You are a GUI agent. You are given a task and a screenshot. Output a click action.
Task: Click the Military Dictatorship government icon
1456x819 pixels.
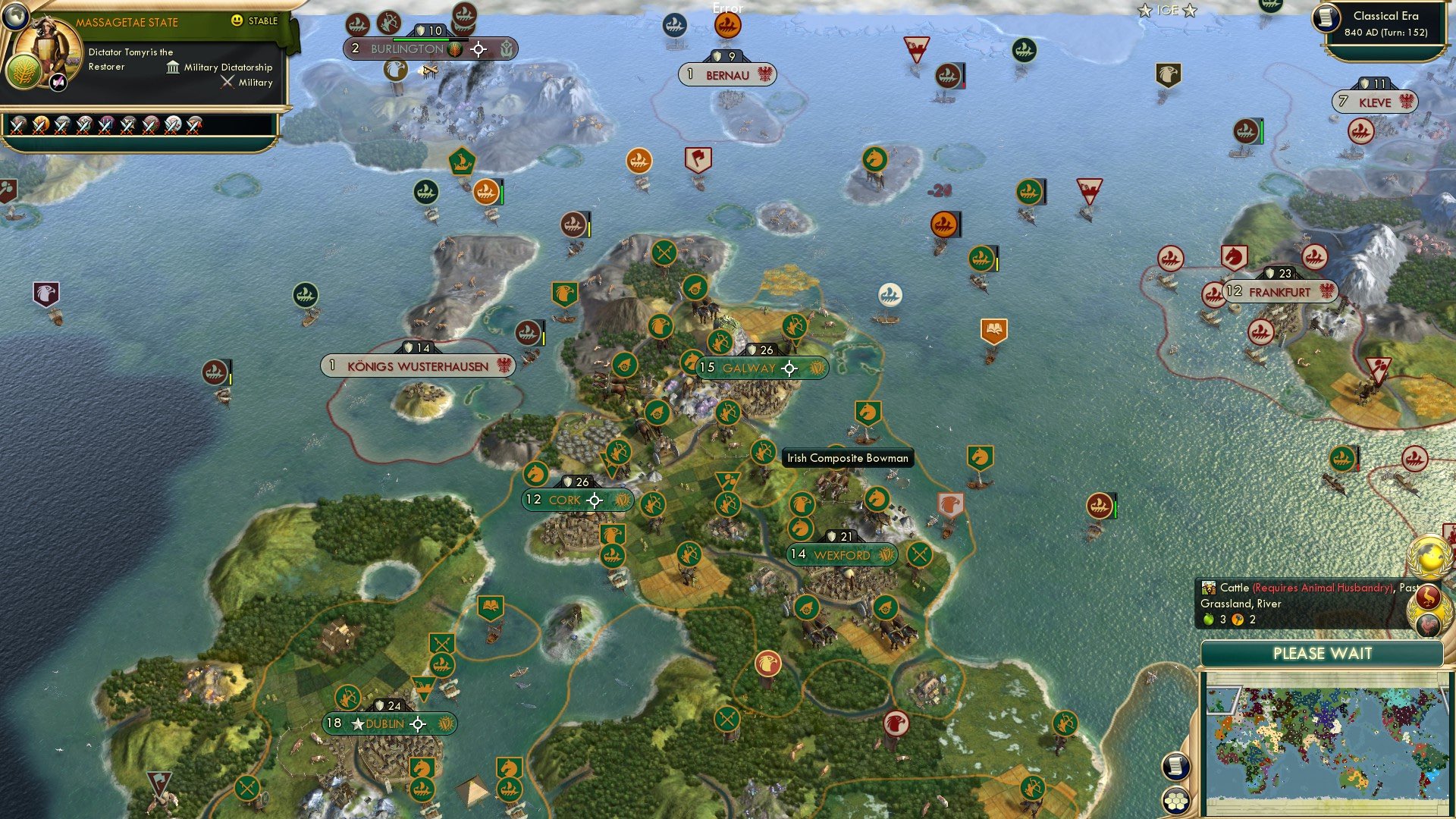pos(171,67)
